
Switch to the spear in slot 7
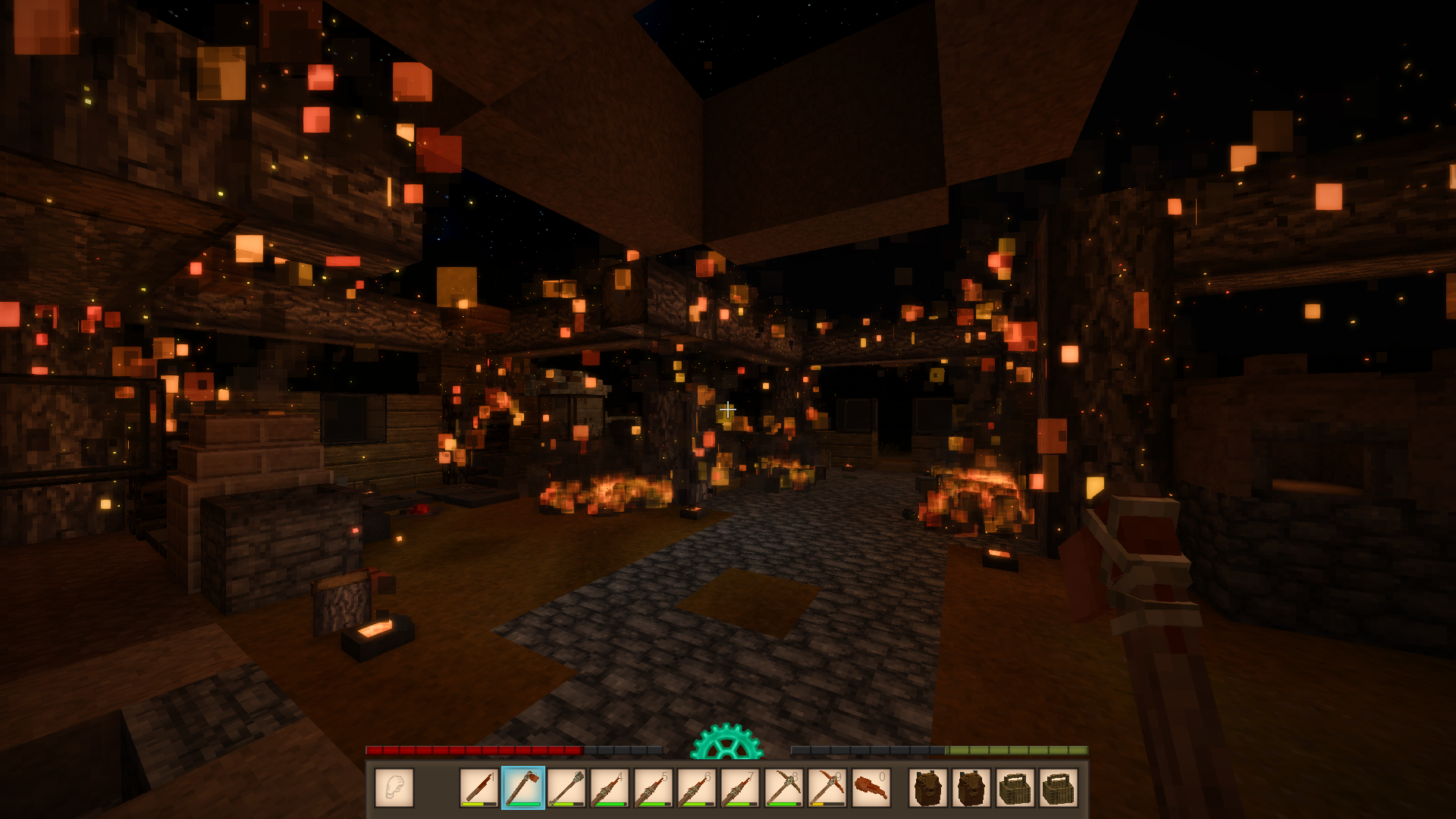(740, 788)
